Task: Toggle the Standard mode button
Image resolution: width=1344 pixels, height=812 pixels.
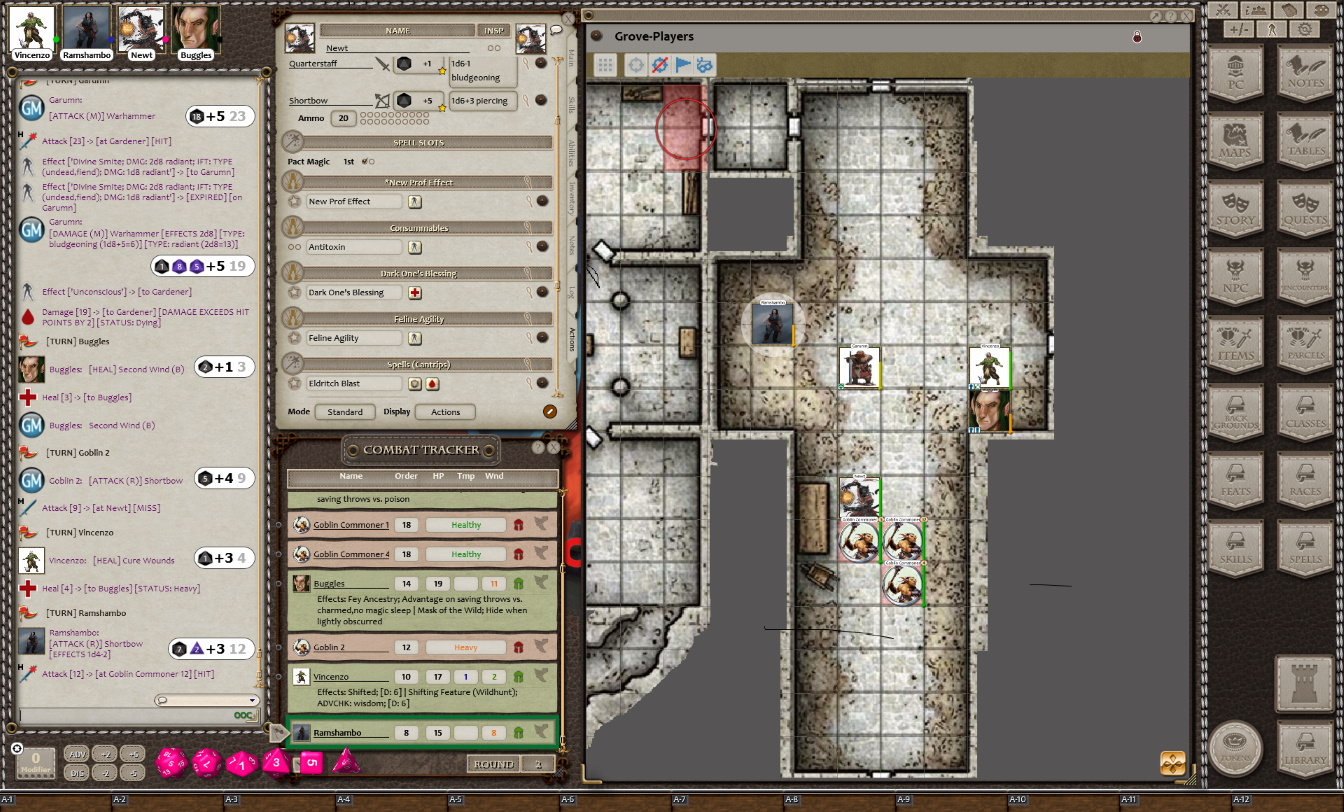Action: tap(345, 412)
